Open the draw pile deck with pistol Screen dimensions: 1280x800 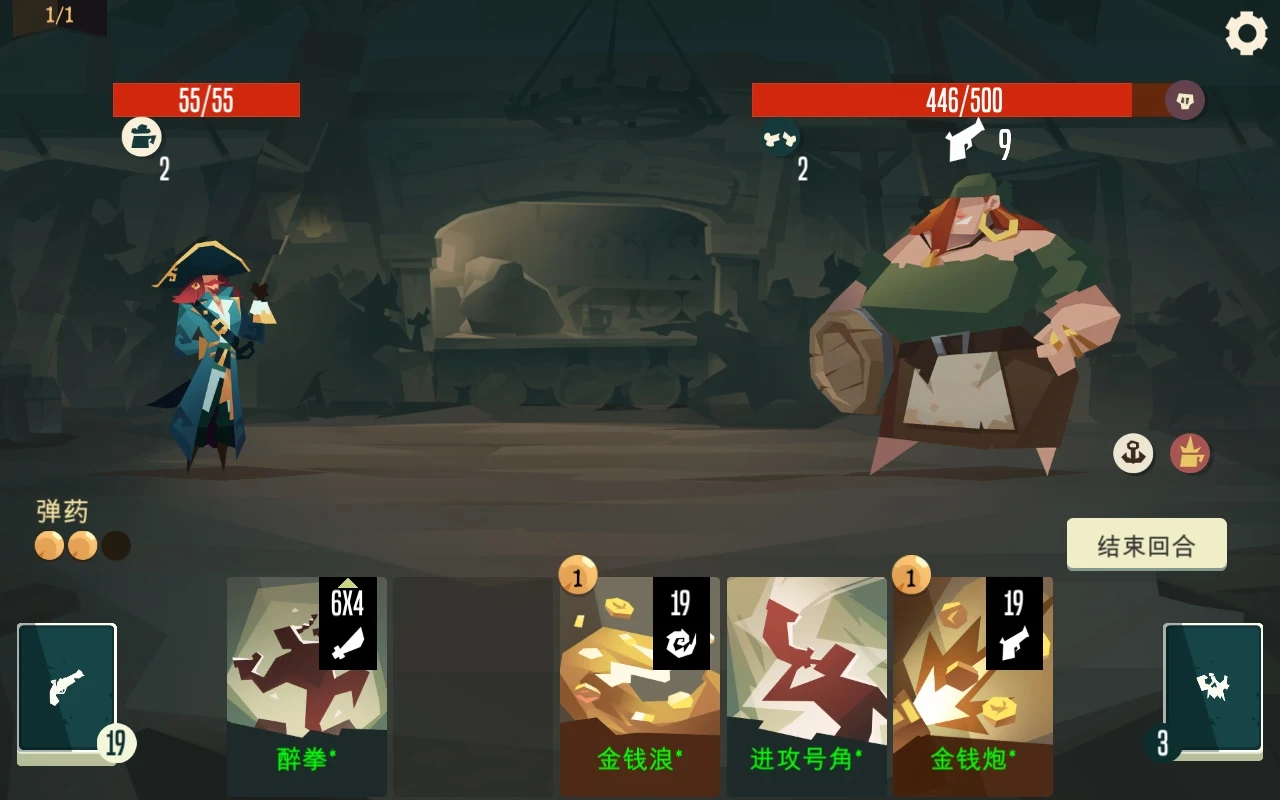point(67,688)
